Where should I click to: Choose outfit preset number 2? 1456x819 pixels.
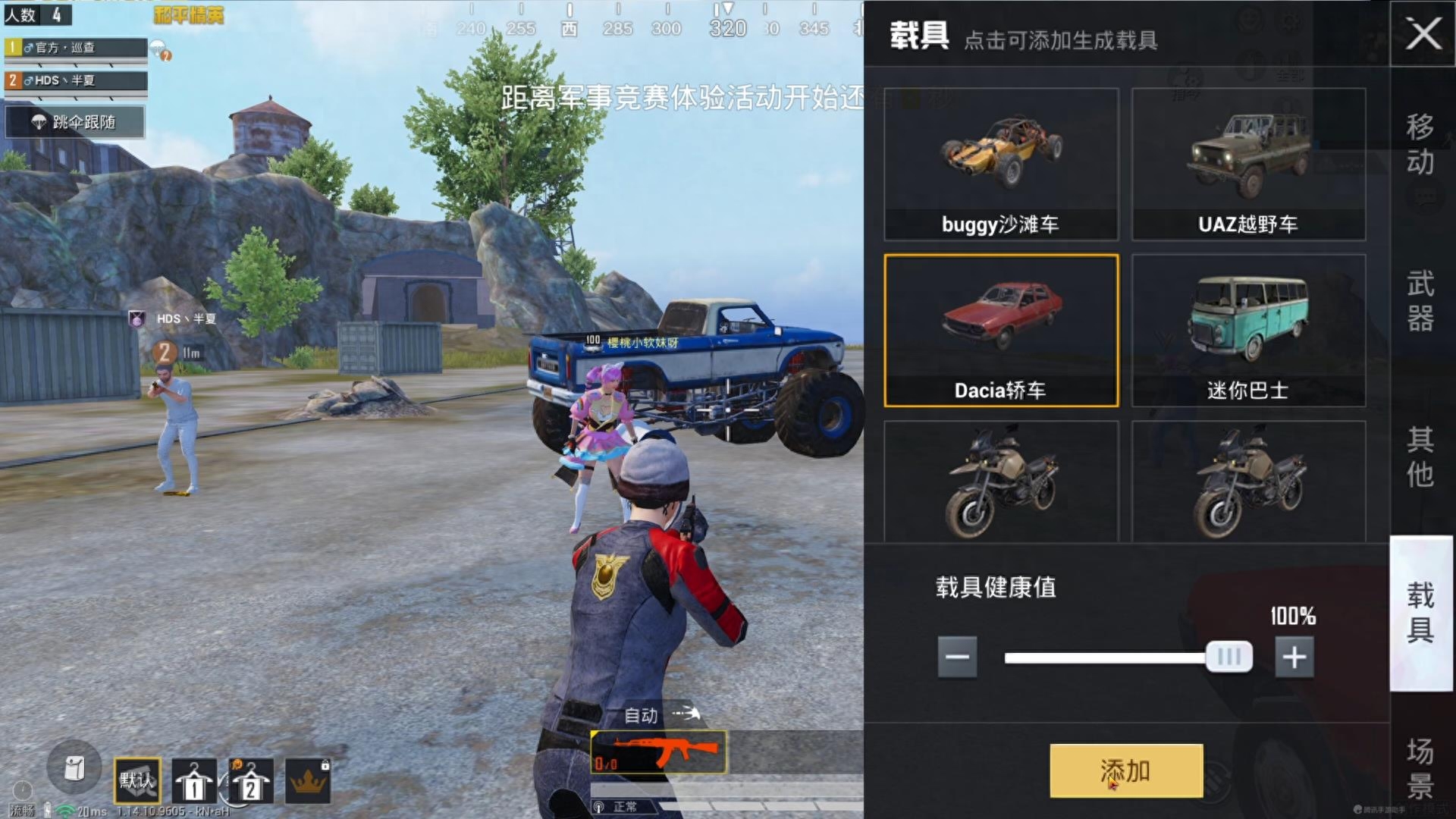[x=250, y=780]
